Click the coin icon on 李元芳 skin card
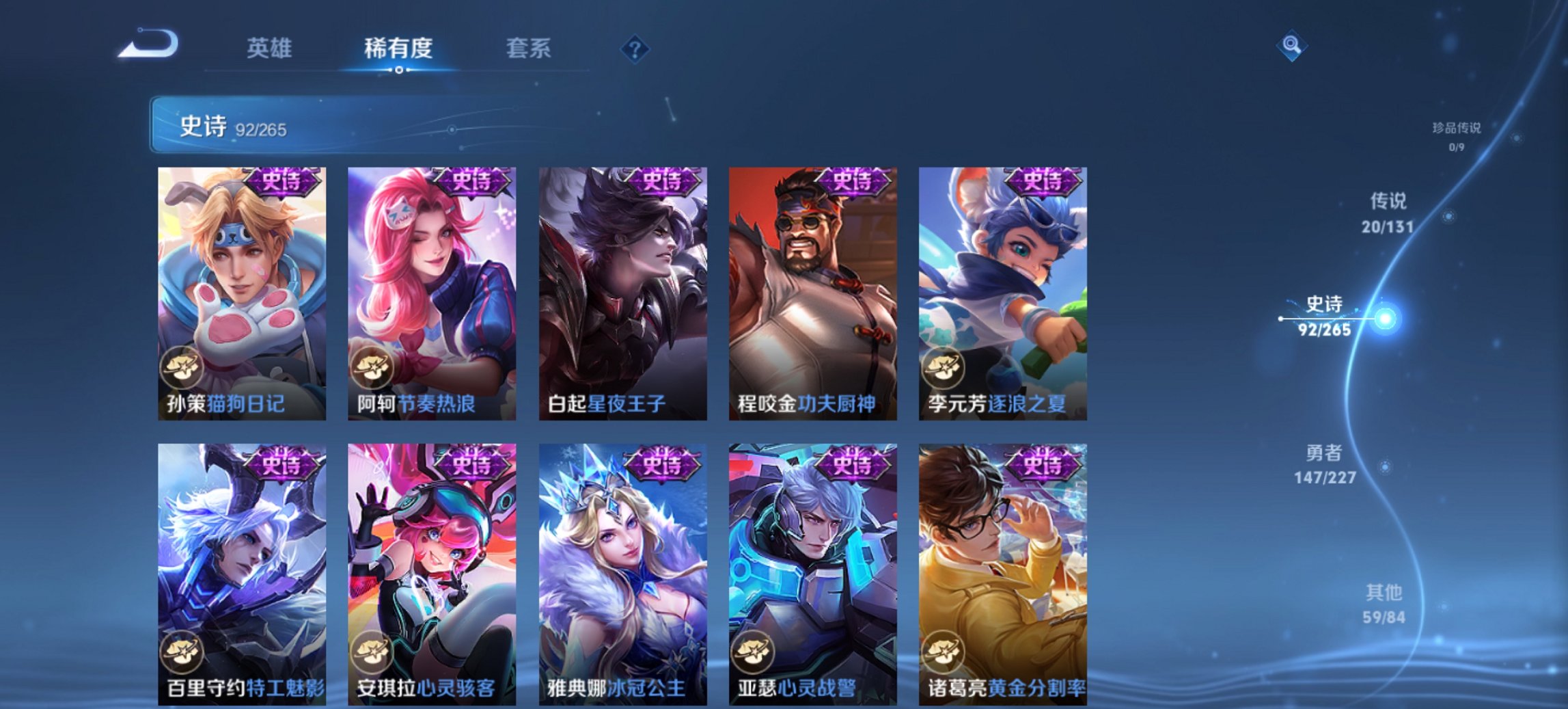1568x709 pixels. click(945, 366)
